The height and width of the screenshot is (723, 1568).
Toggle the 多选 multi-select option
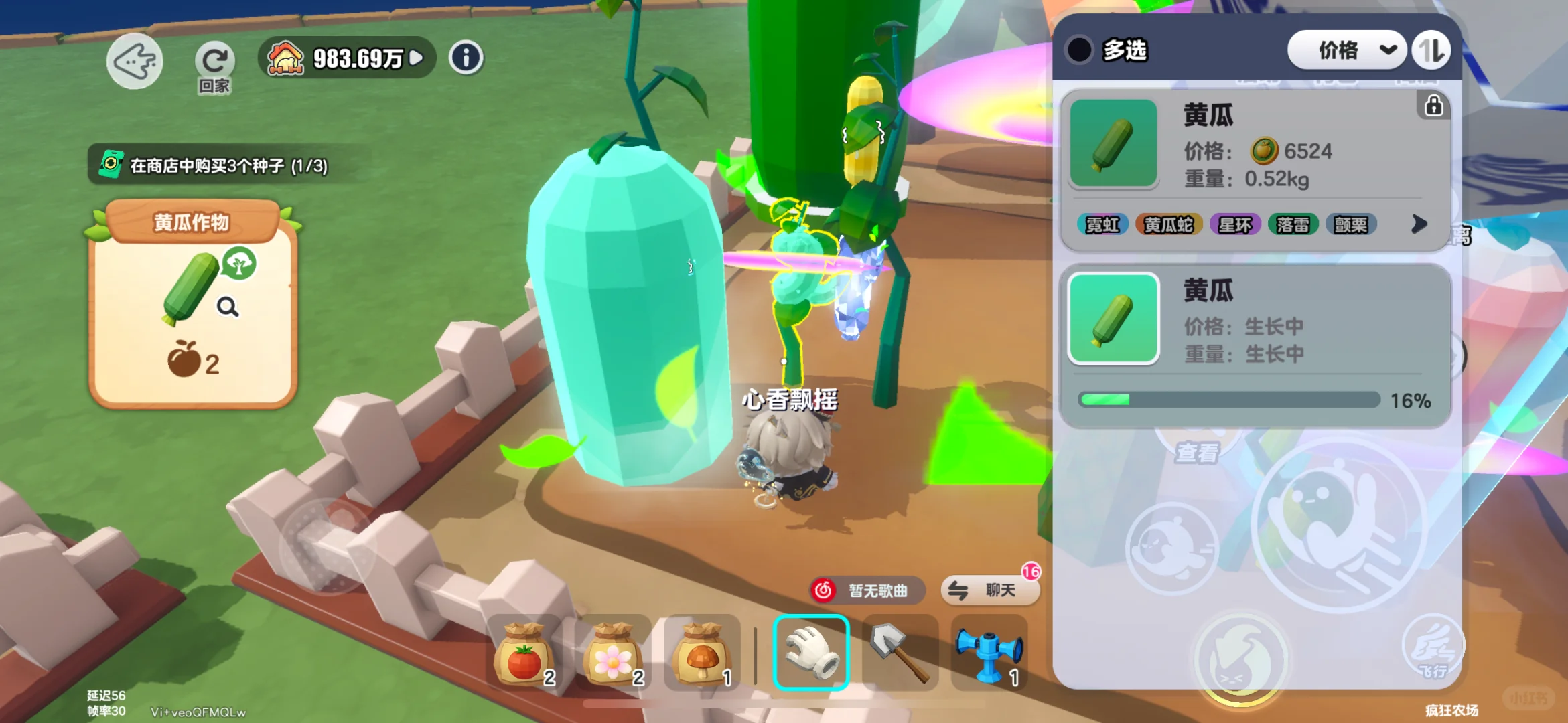tap(1080, 50)
